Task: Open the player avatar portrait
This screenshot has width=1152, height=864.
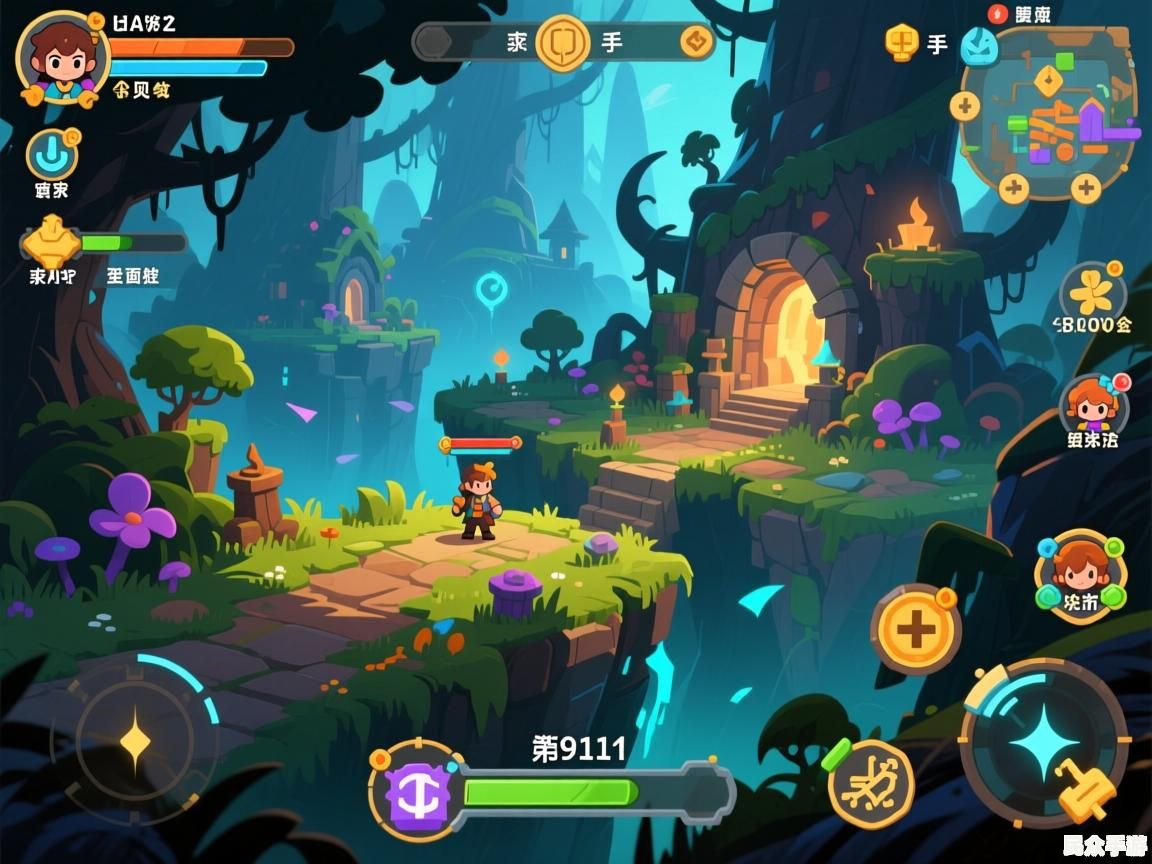Action: (x=62, y=56)
